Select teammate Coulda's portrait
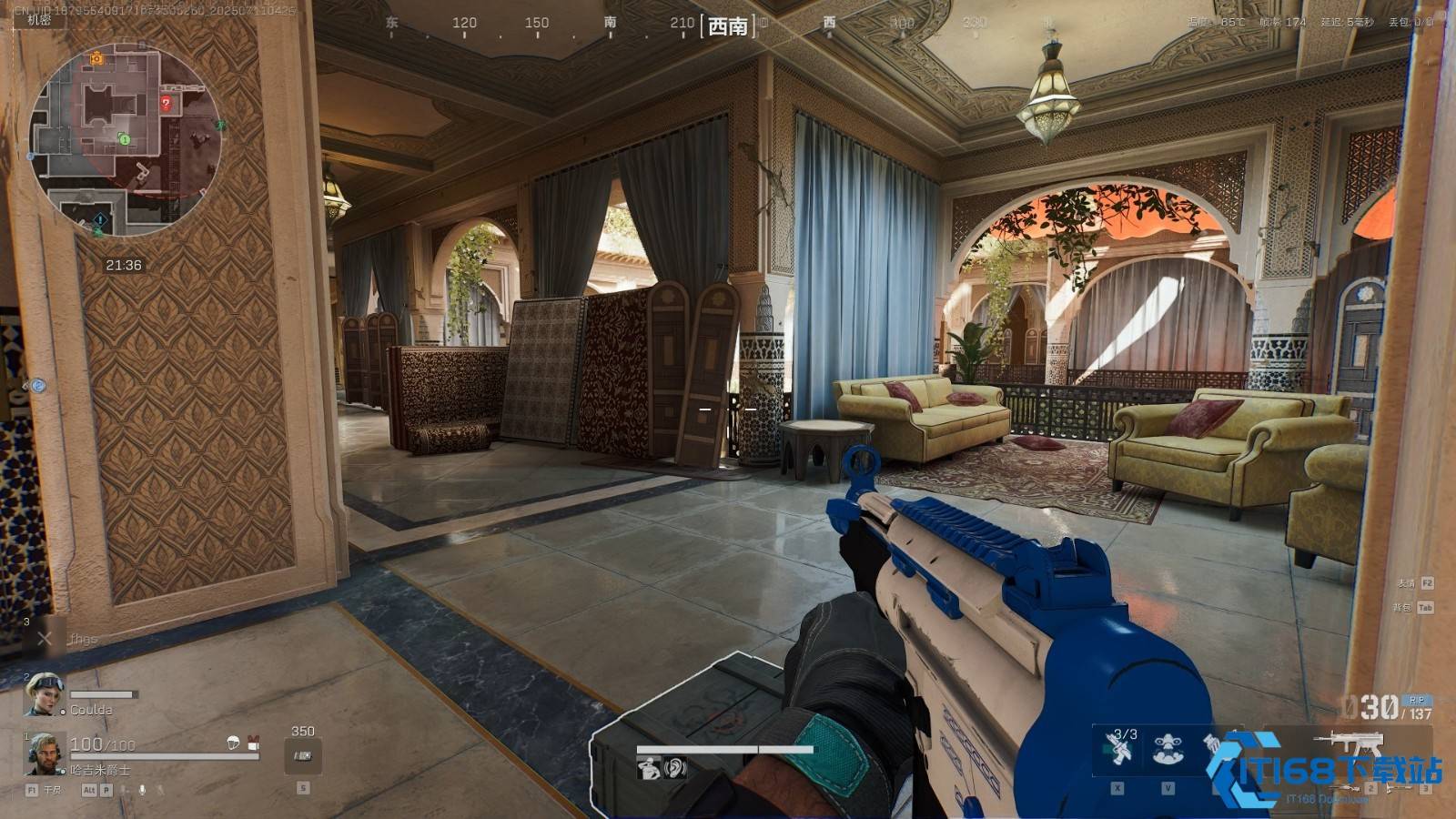1456x819 pixels. pyautogui.click(x=44, y=694)
